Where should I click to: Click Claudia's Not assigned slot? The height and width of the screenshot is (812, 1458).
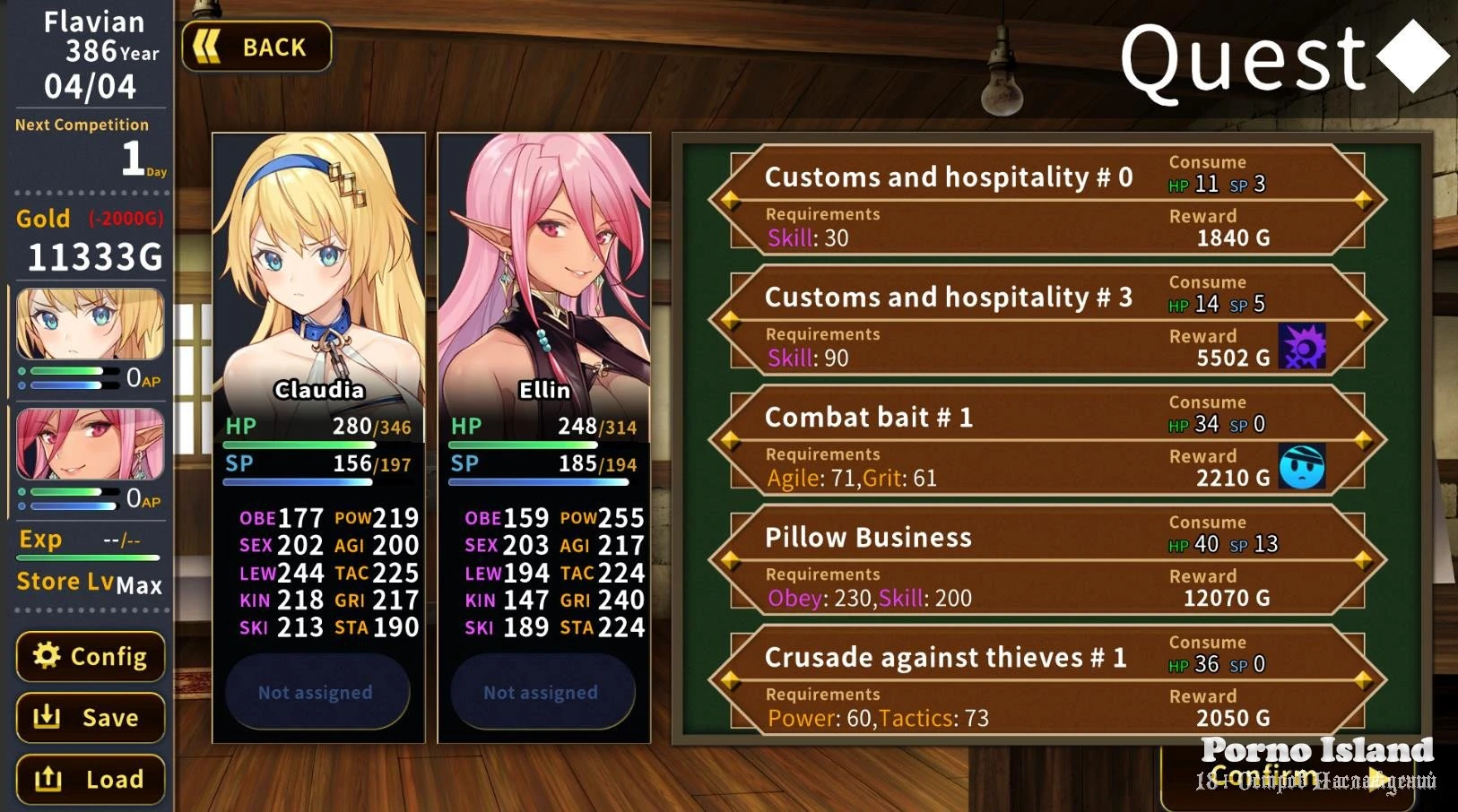coord(316,692)
